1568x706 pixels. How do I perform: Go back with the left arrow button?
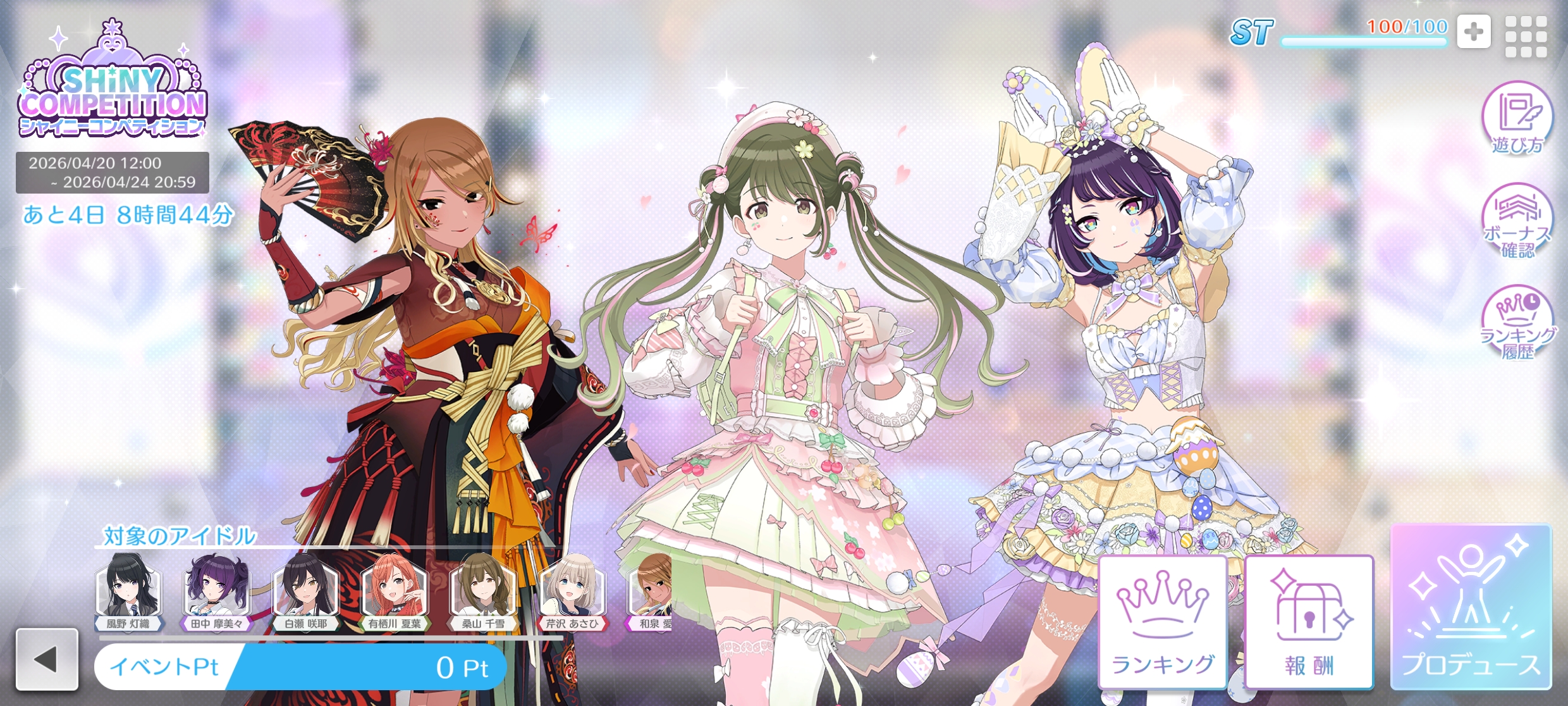(47, 659)
